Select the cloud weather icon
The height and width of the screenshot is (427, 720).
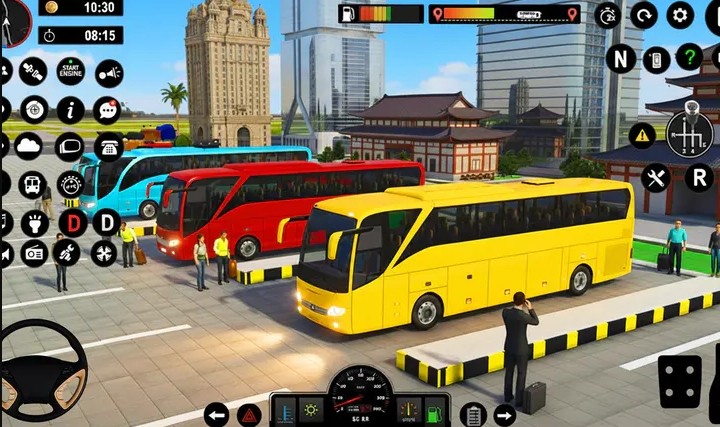click(x=28, y=146)
